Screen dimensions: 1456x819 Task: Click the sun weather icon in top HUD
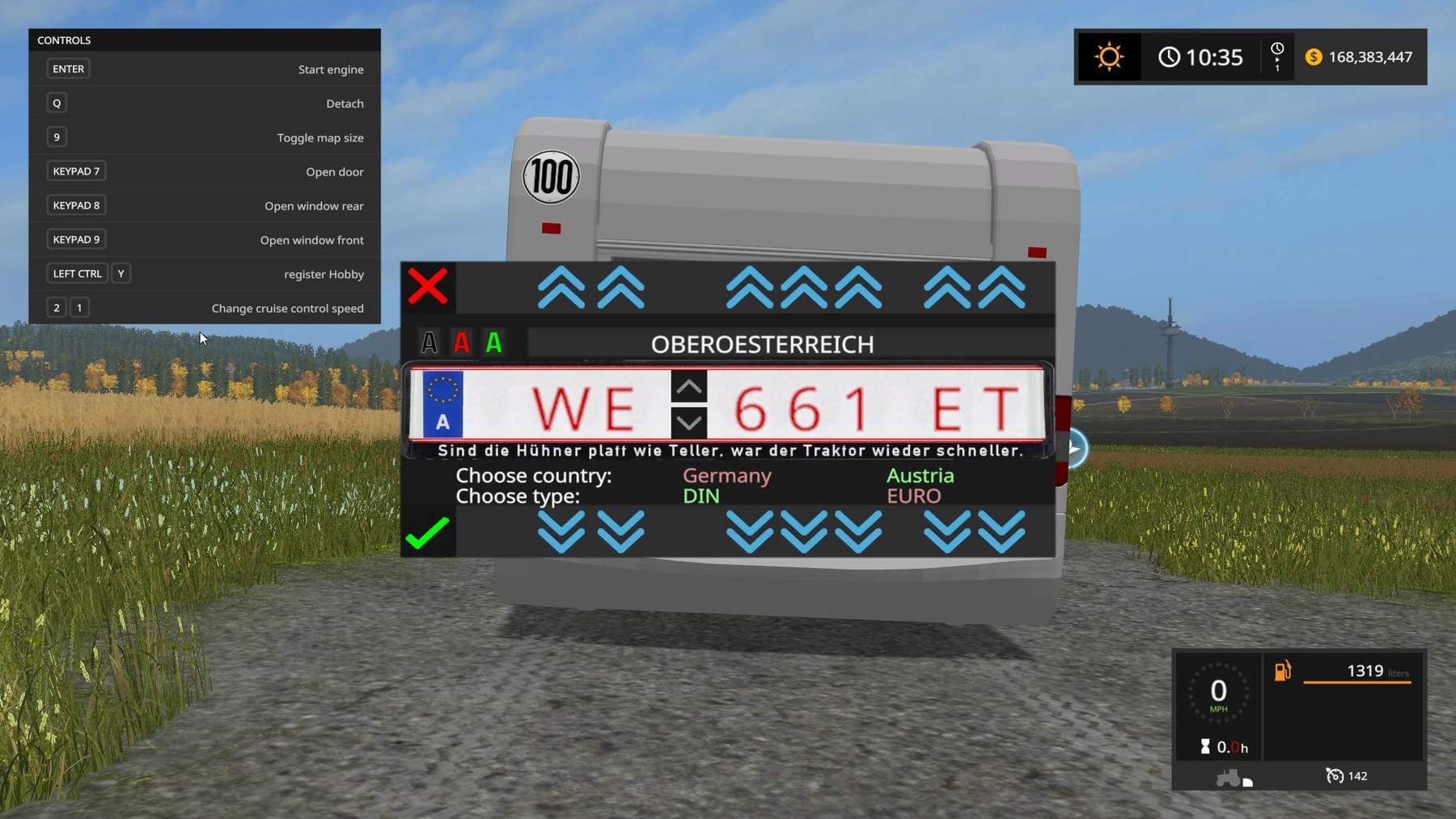(x=1108, y=57)
